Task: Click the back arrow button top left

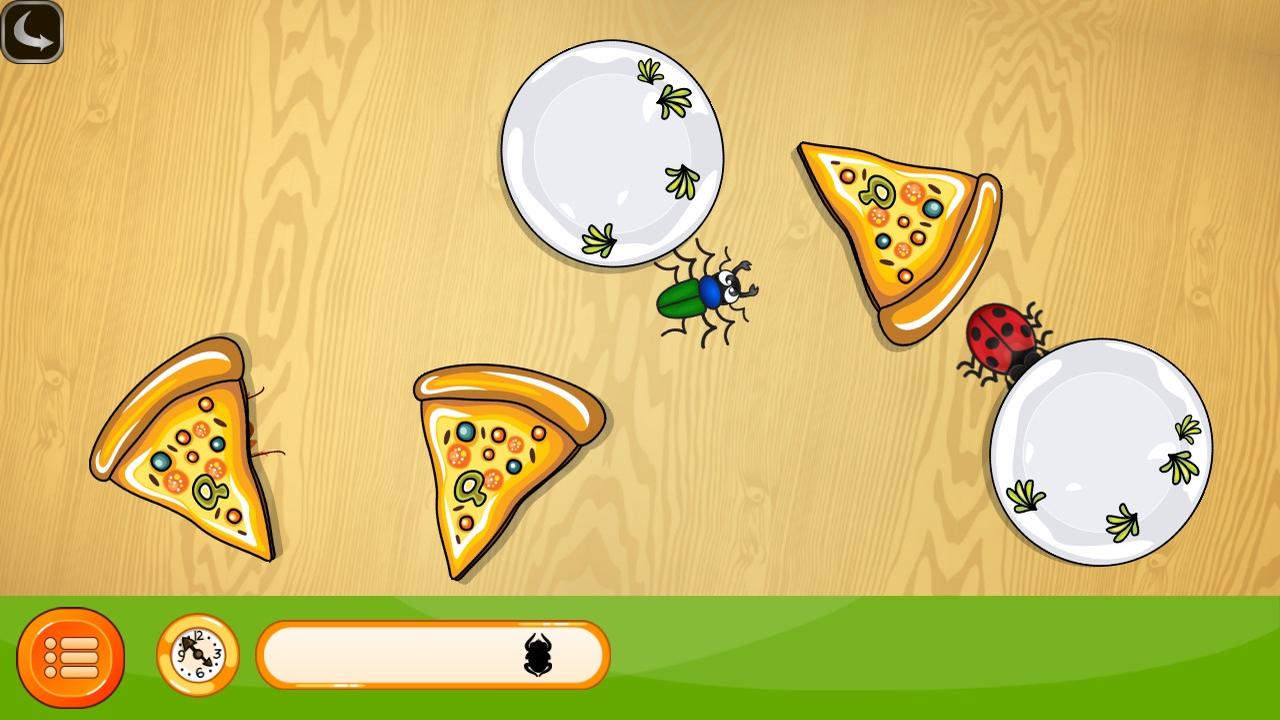Action: tap(33, 33)
